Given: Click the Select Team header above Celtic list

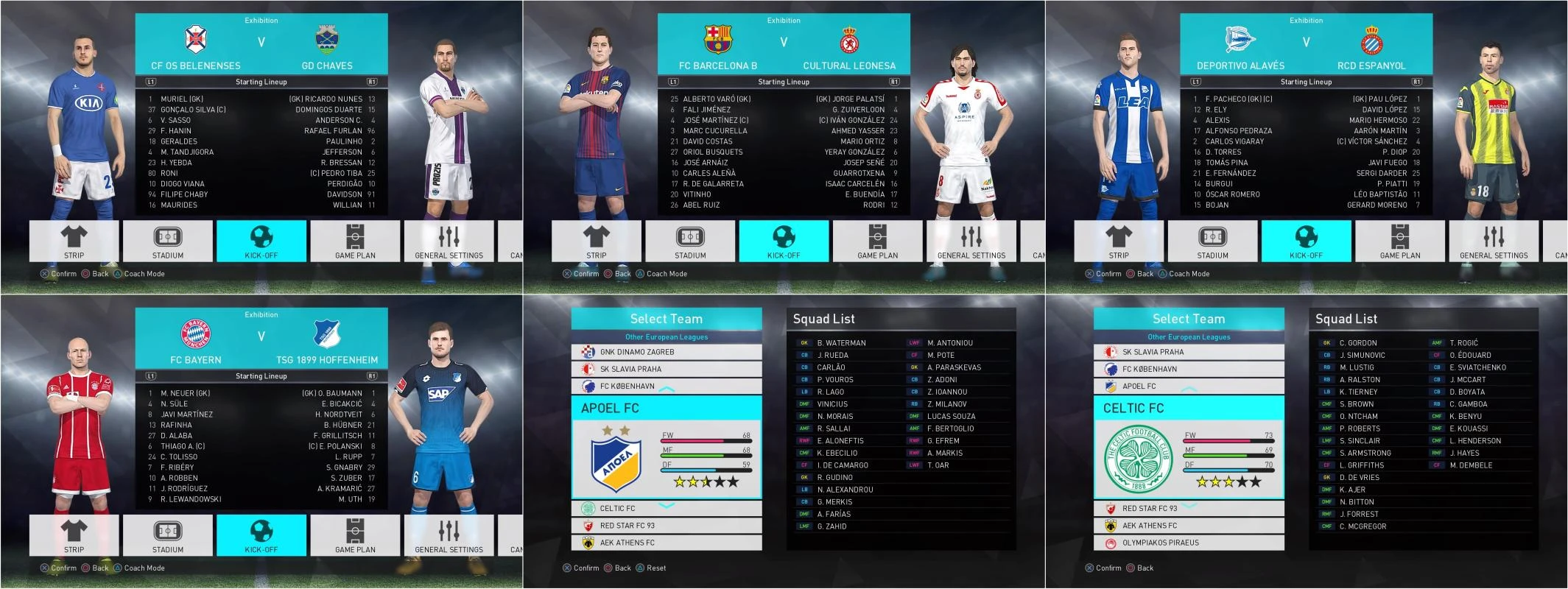Looking at the screenshot, I should tap(1187, 318).
